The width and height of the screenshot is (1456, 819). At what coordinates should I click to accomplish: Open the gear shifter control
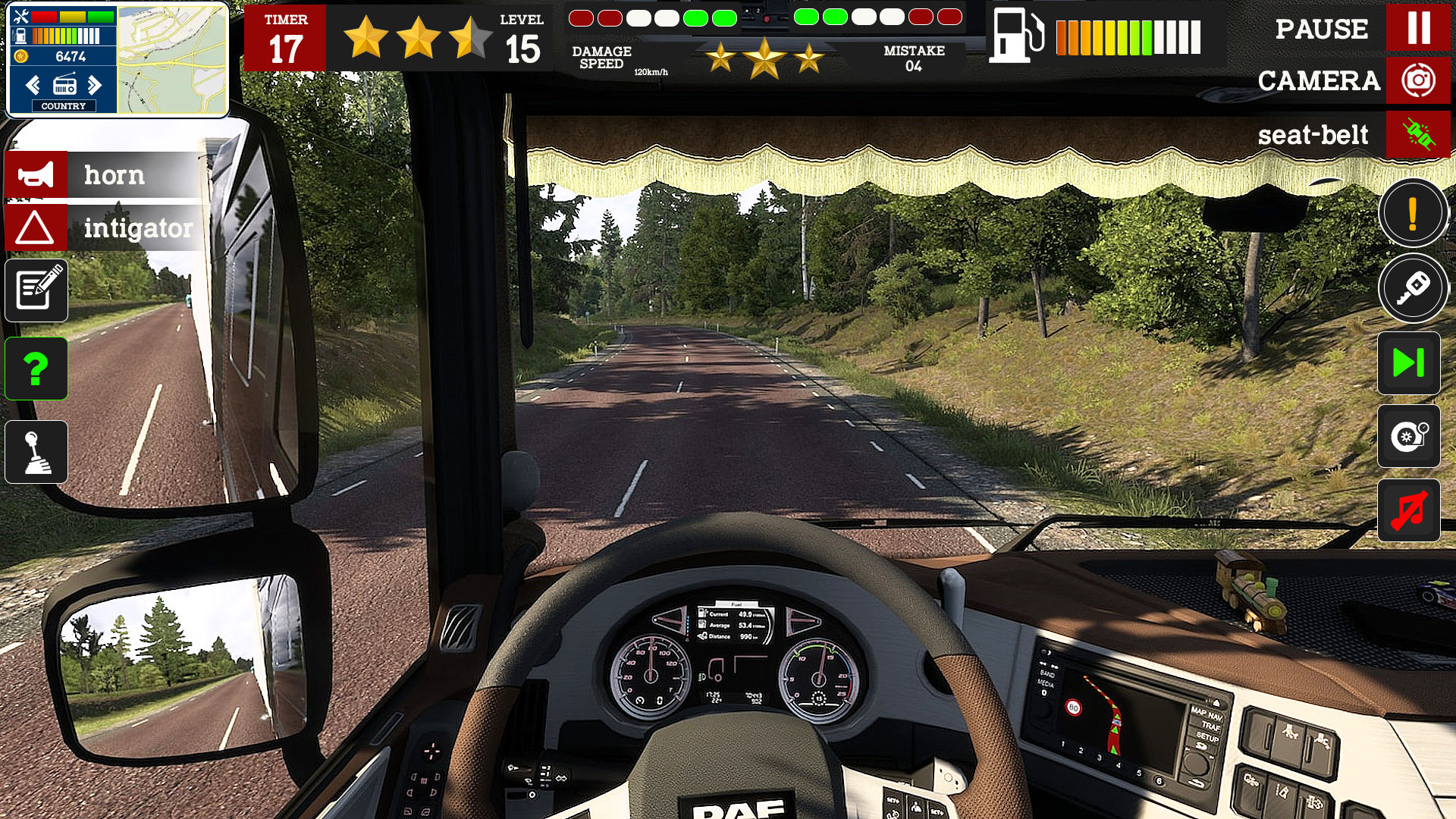pos(36,451)
